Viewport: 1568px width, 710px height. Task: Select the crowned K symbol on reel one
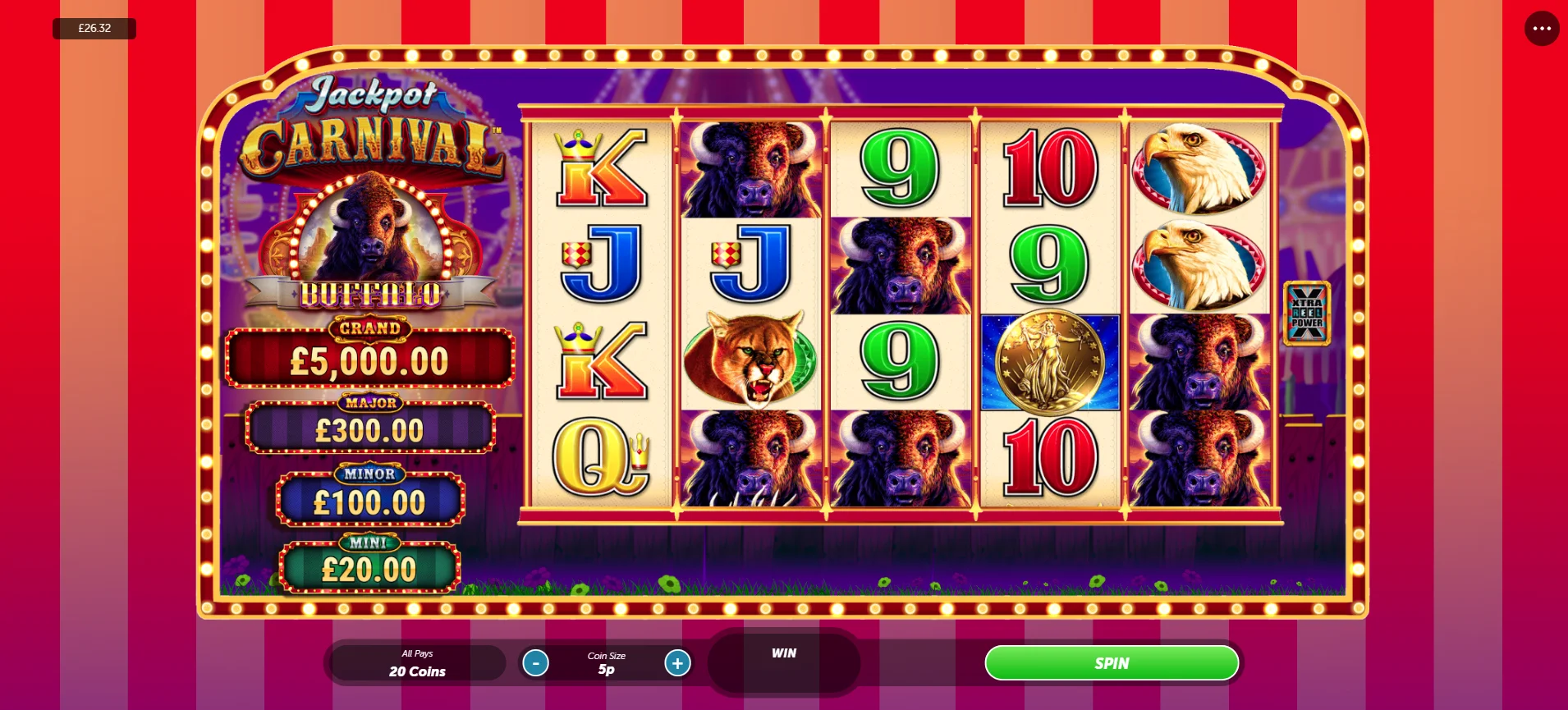pyautogui.click(x=603, y=168)
